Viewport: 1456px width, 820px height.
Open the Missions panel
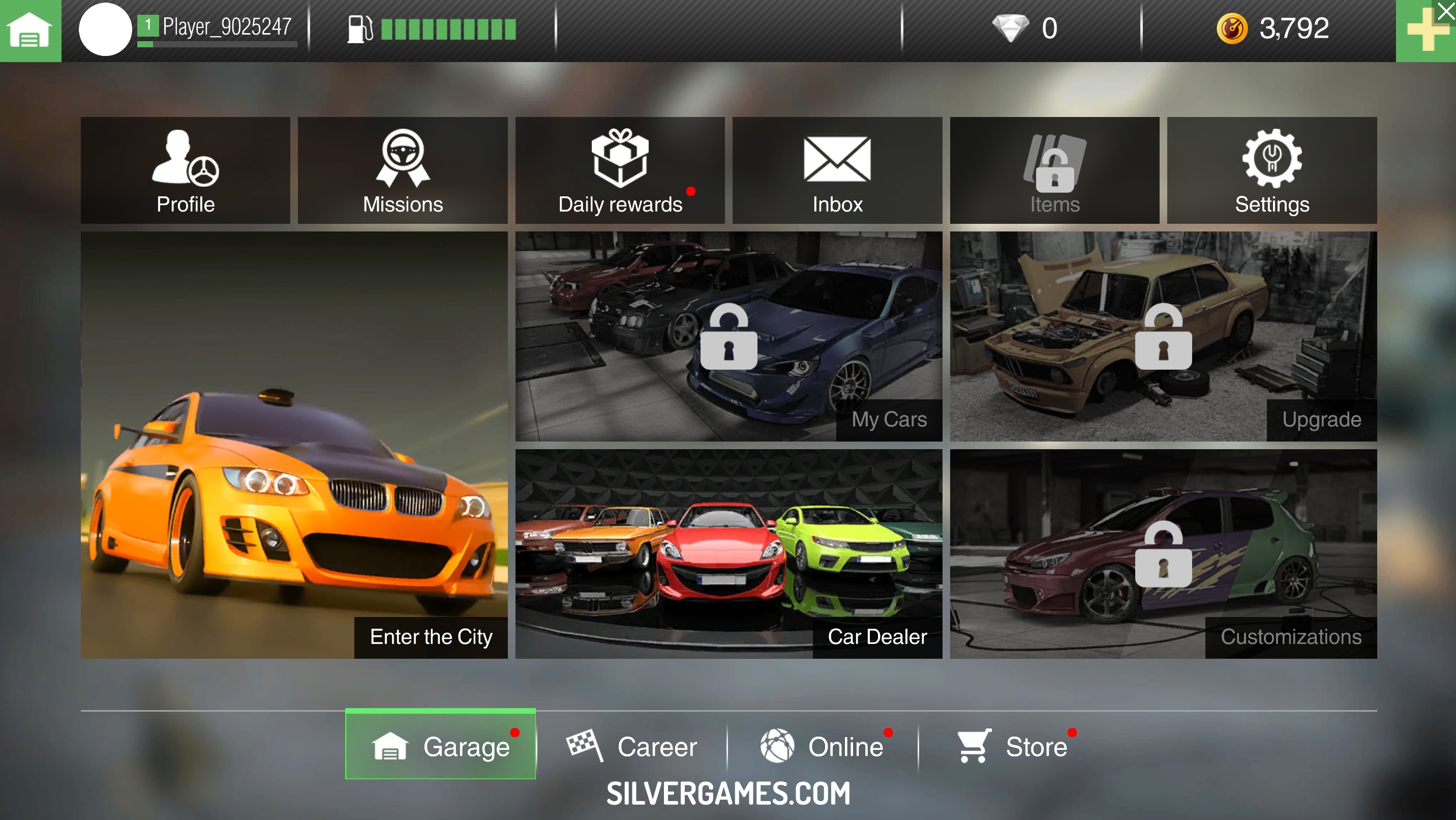(403, 170)
